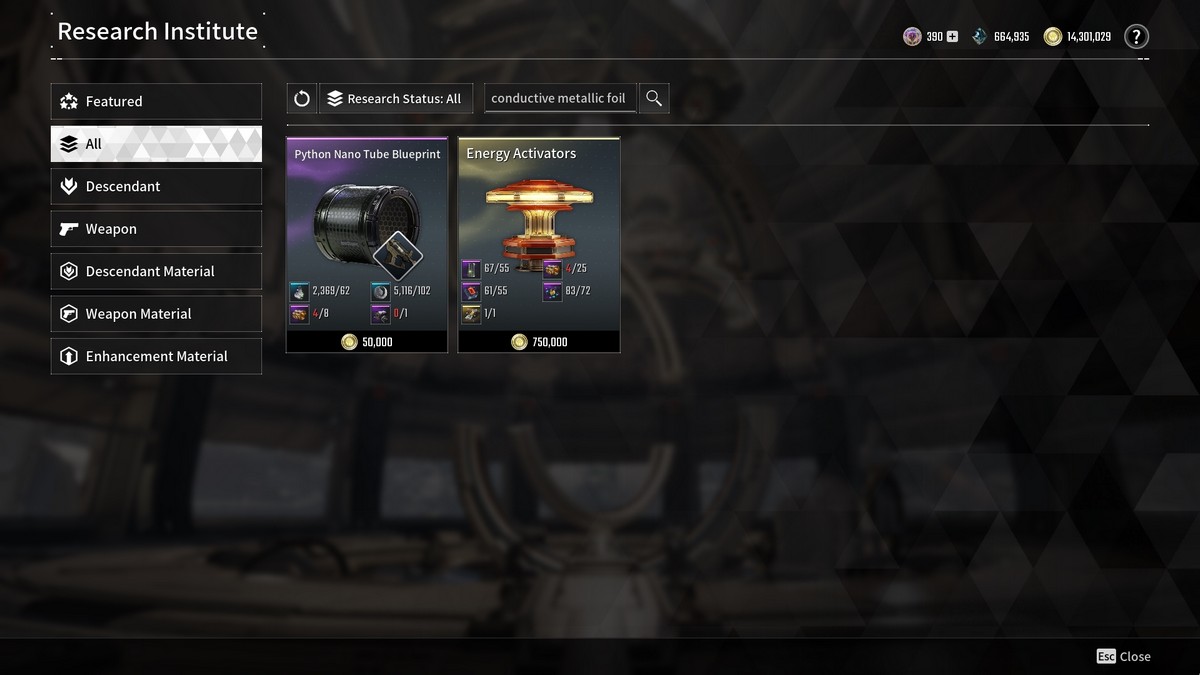Click the magnifying glass search button
1200x675 pixels.
point(654,98)
